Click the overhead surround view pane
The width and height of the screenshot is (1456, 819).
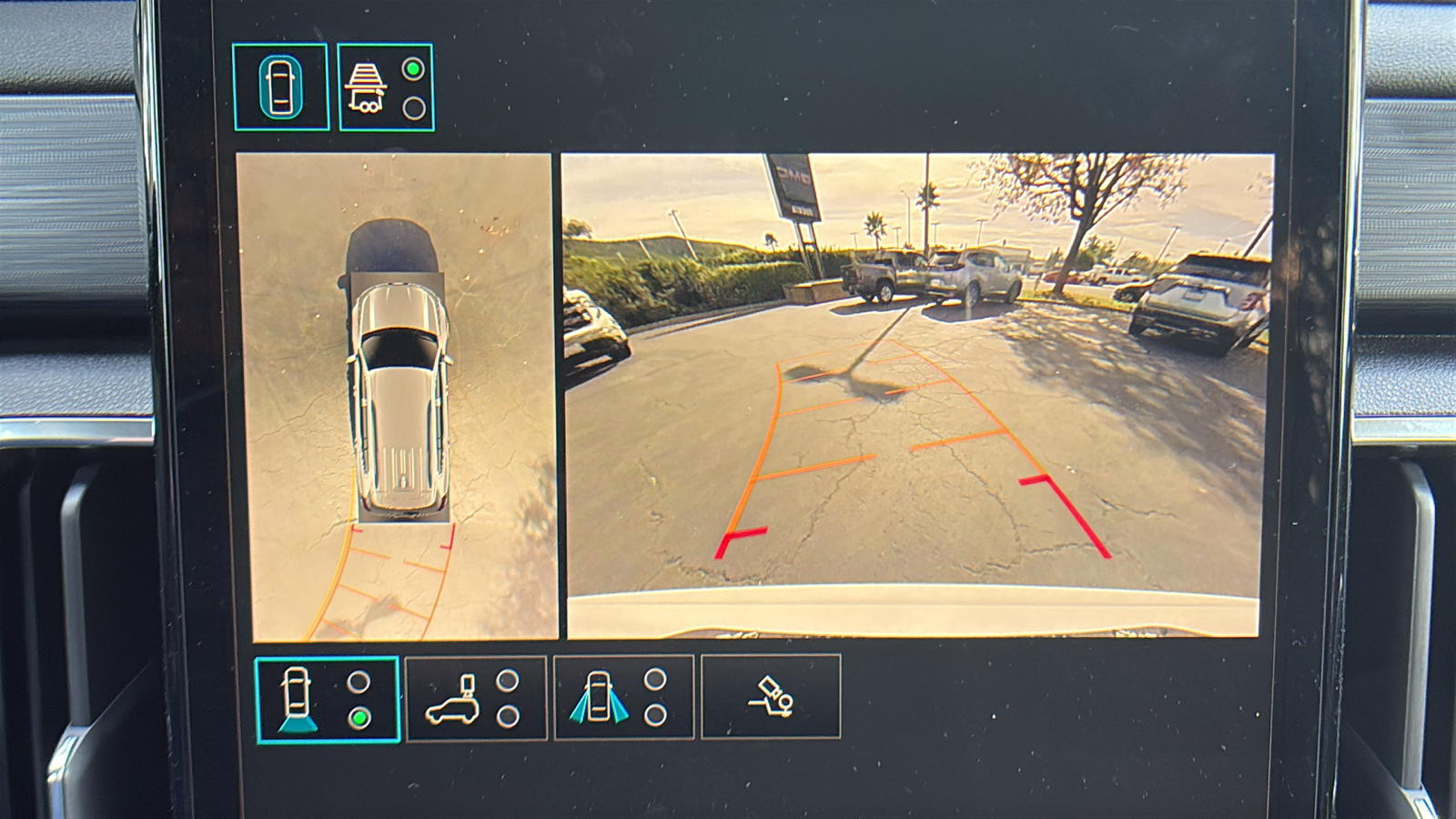click(396, 397)
